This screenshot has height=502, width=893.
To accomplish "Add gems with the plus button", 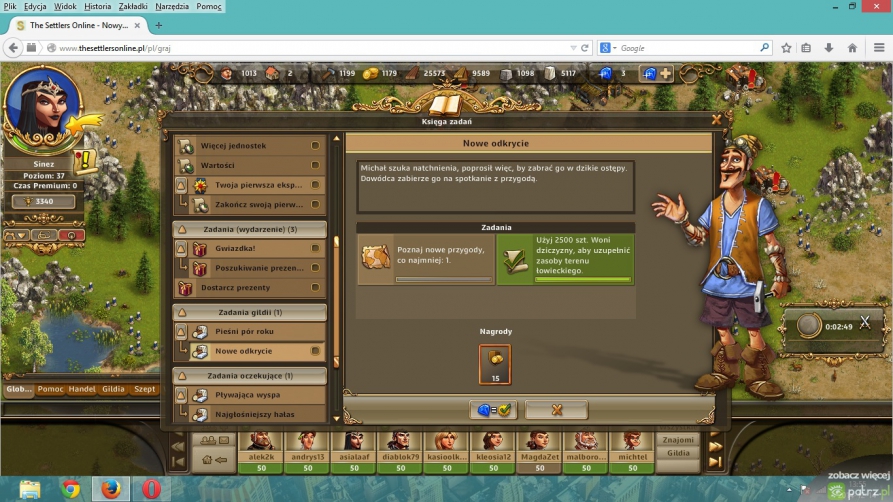I will 665,73.
